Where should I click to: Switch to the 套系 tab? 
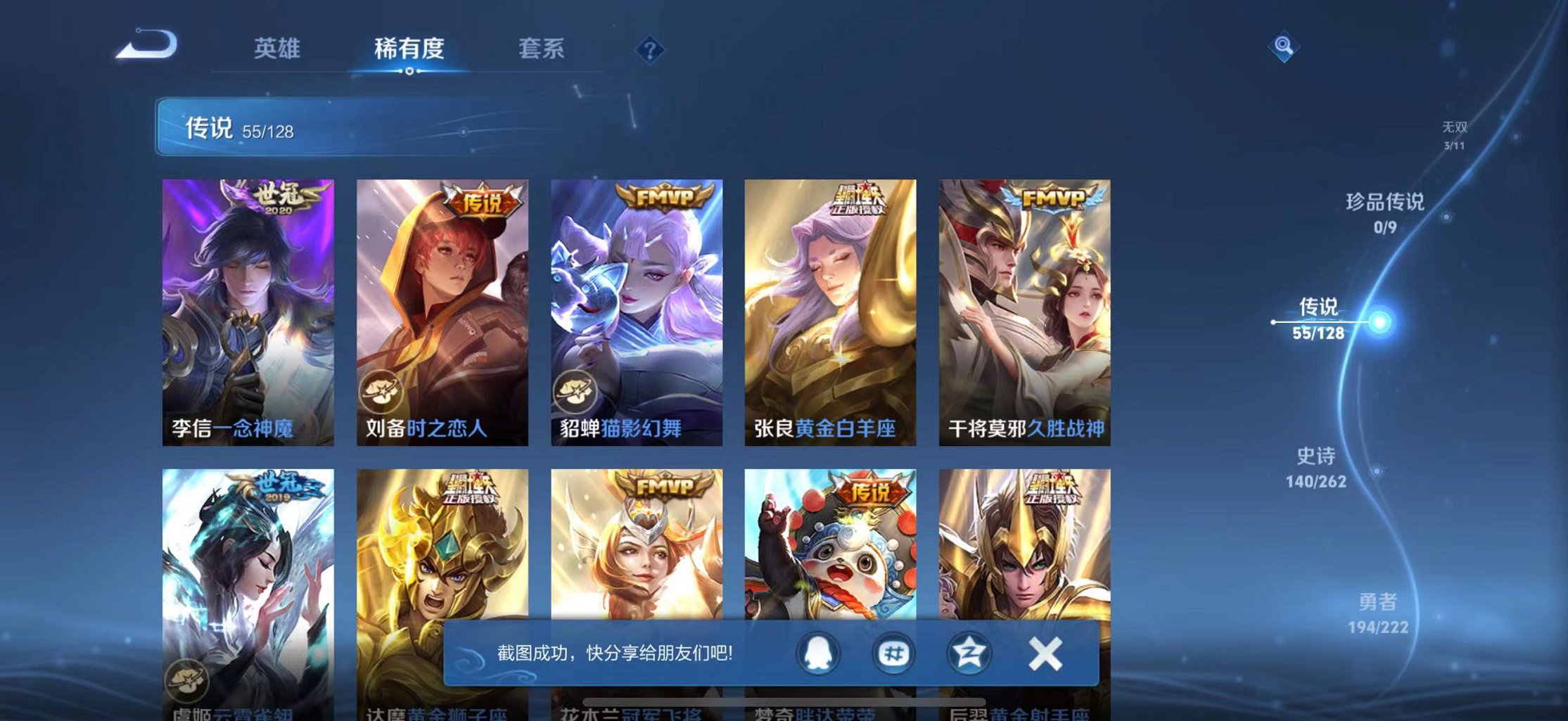click(x=540, y=49)
